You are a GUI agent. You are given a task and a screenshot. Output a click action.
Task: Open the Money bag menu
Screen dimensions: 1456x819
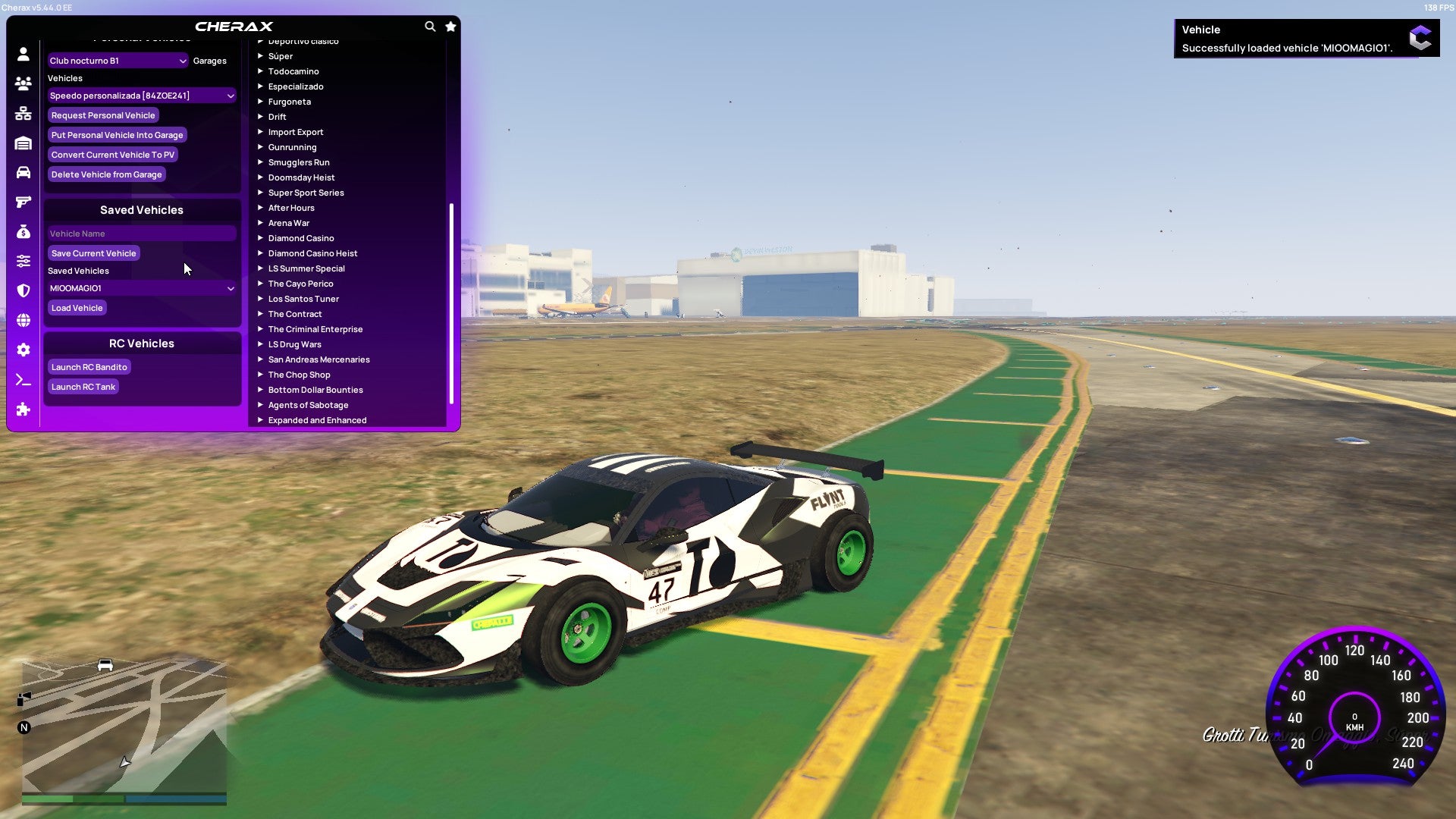pyautogui.click(x=23, y=230)
